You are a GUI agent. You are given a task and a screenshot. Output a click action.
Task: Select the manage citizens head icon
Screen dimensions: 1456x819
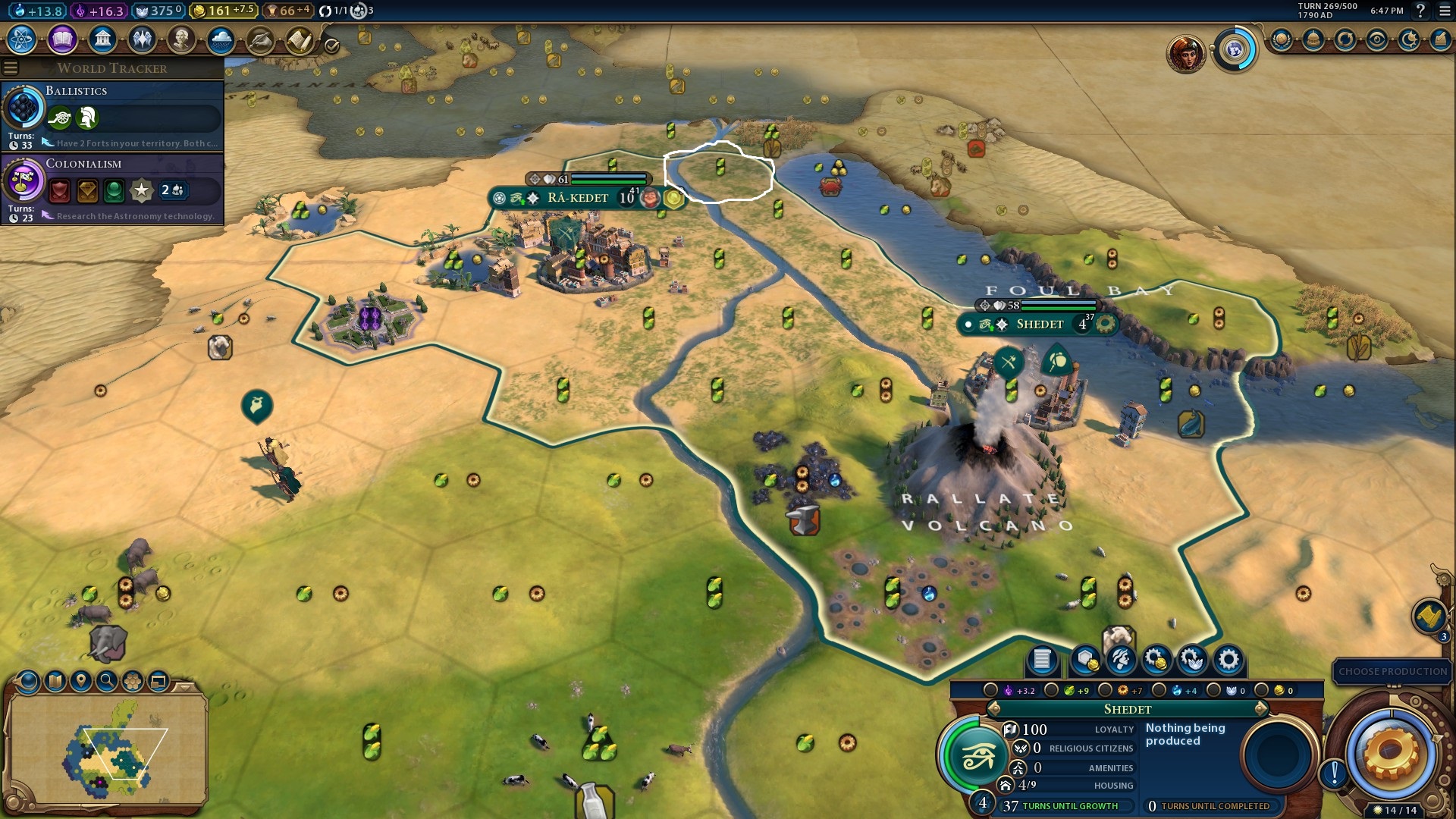pos(1121,660)
